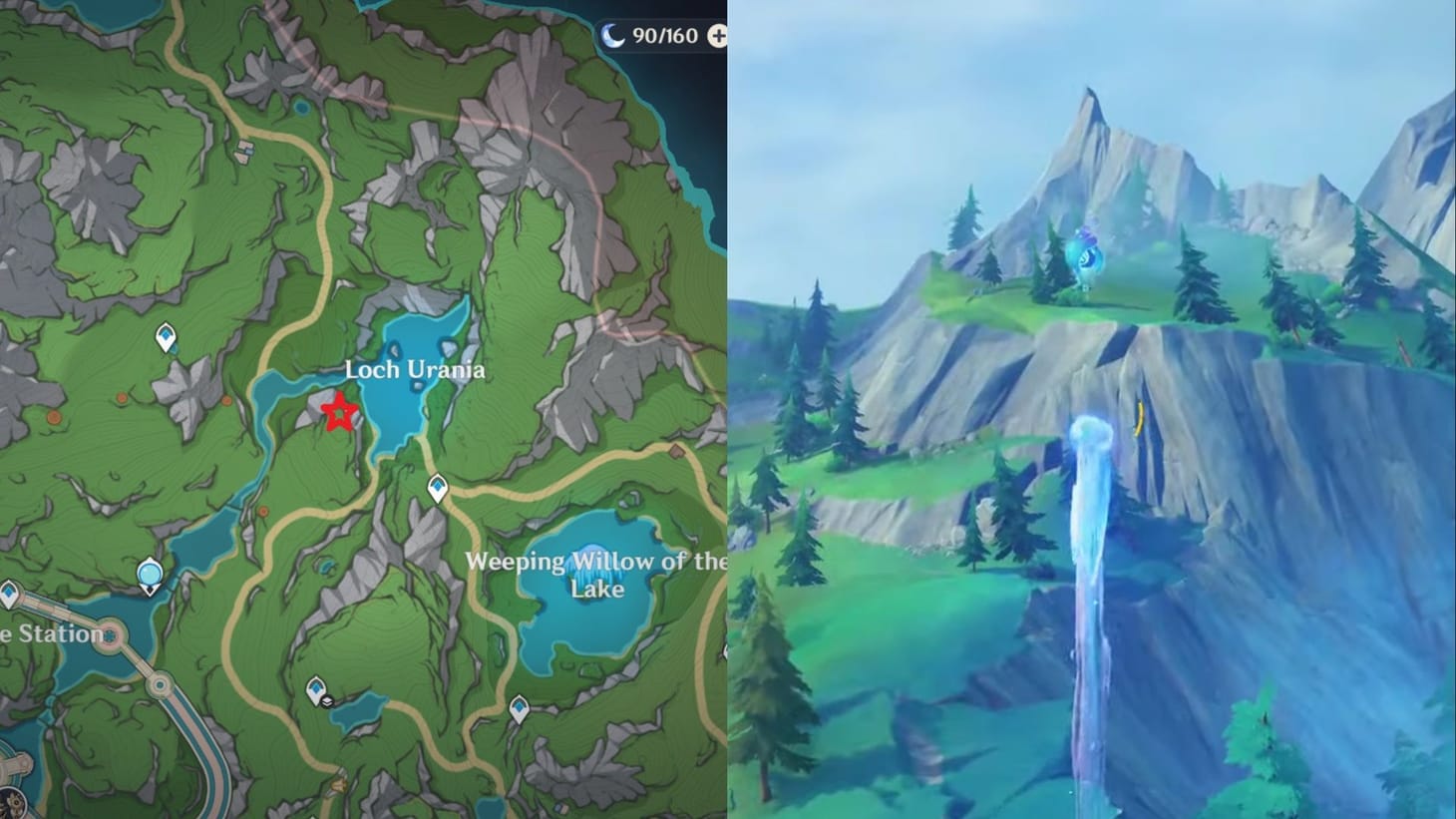The image size is (1456, 819).
Task: Click the circular domain waypoint near the Station
Action: click(x=150, y=572)
